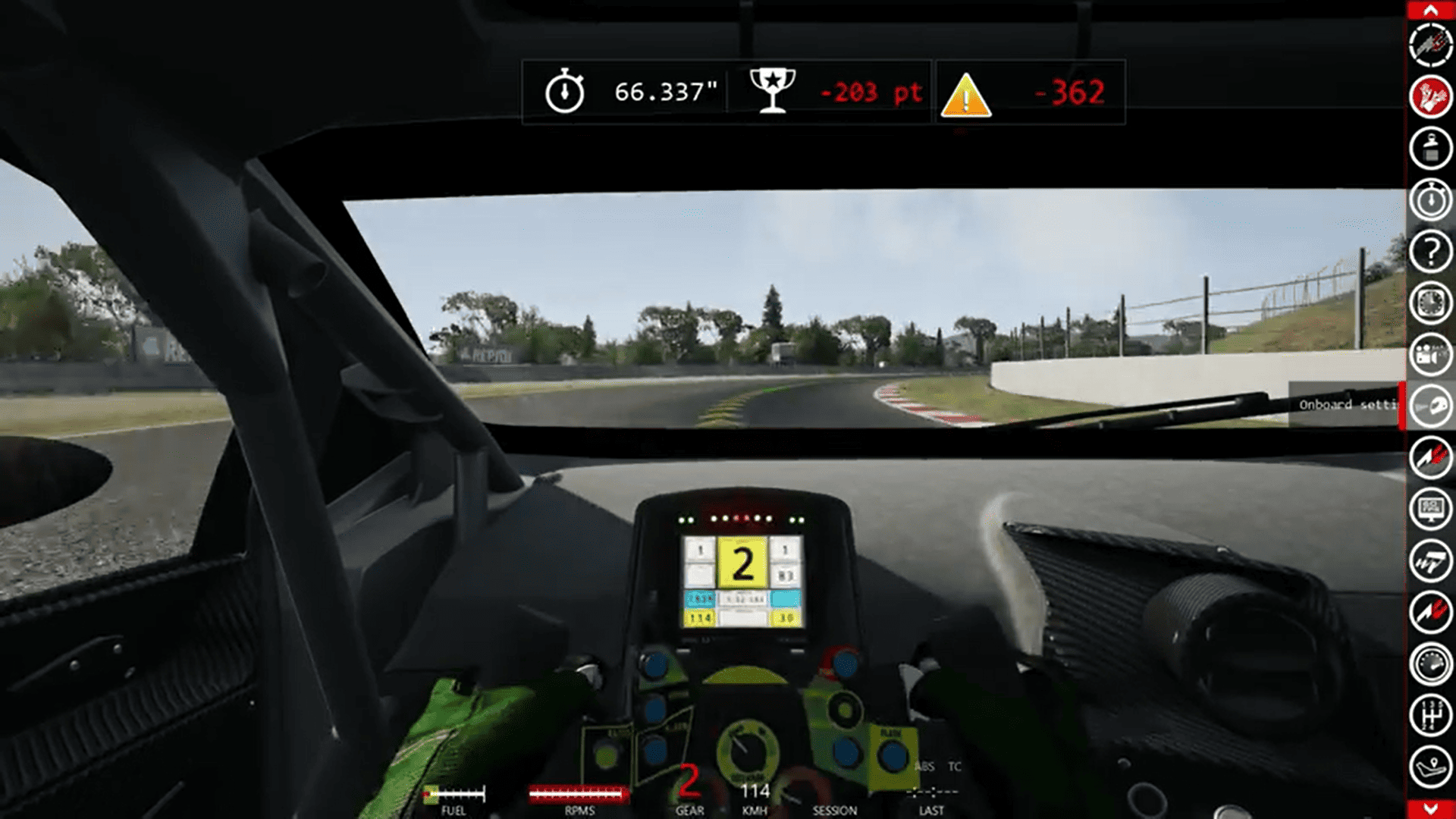Open the stopwatch time attack app
Image resolution: width=1456 pixels, height=819 pixels.
[1430, 199]
